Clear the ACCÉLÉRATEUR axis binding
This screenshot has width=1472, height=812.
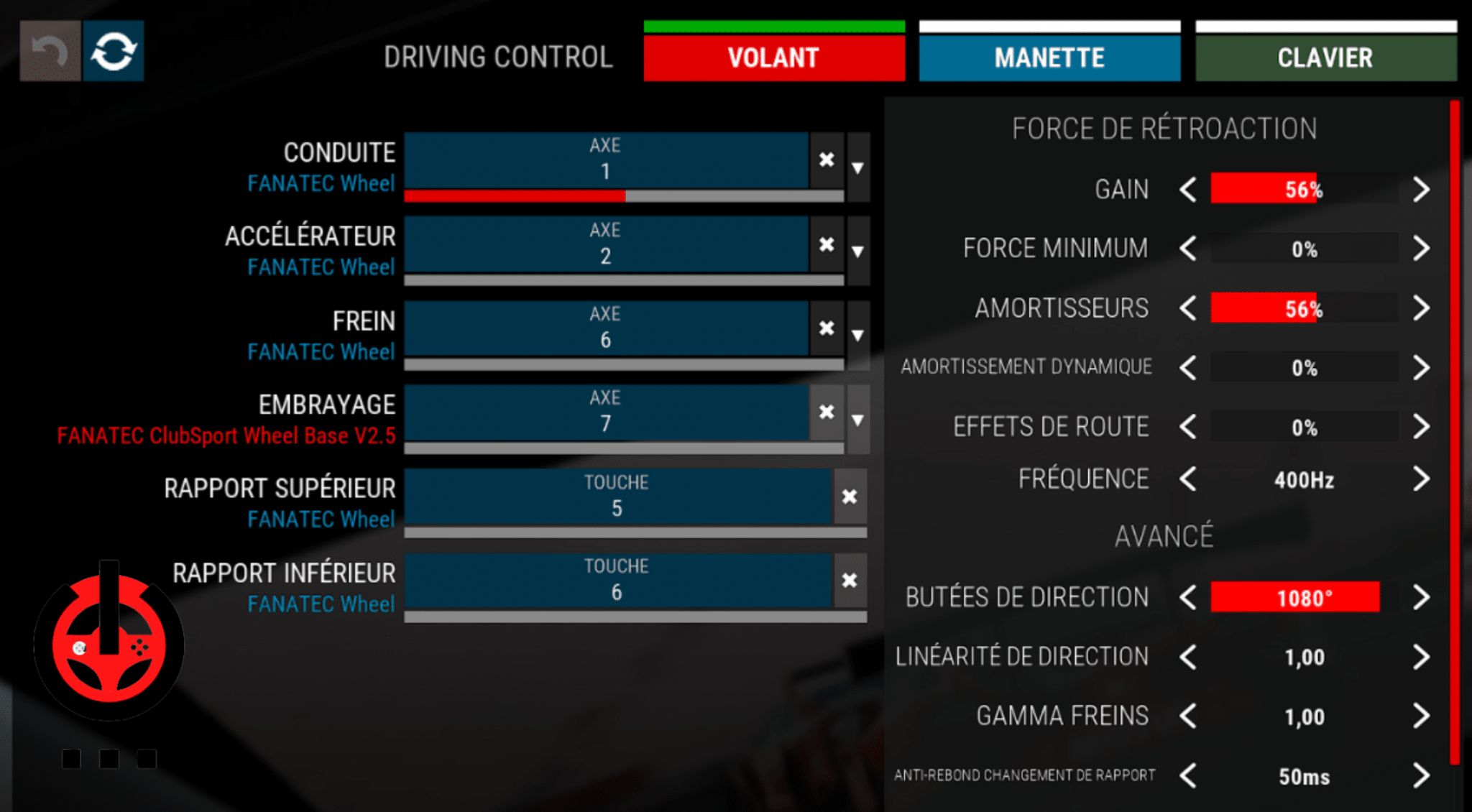pyautogui.click(x=827, y=244)
